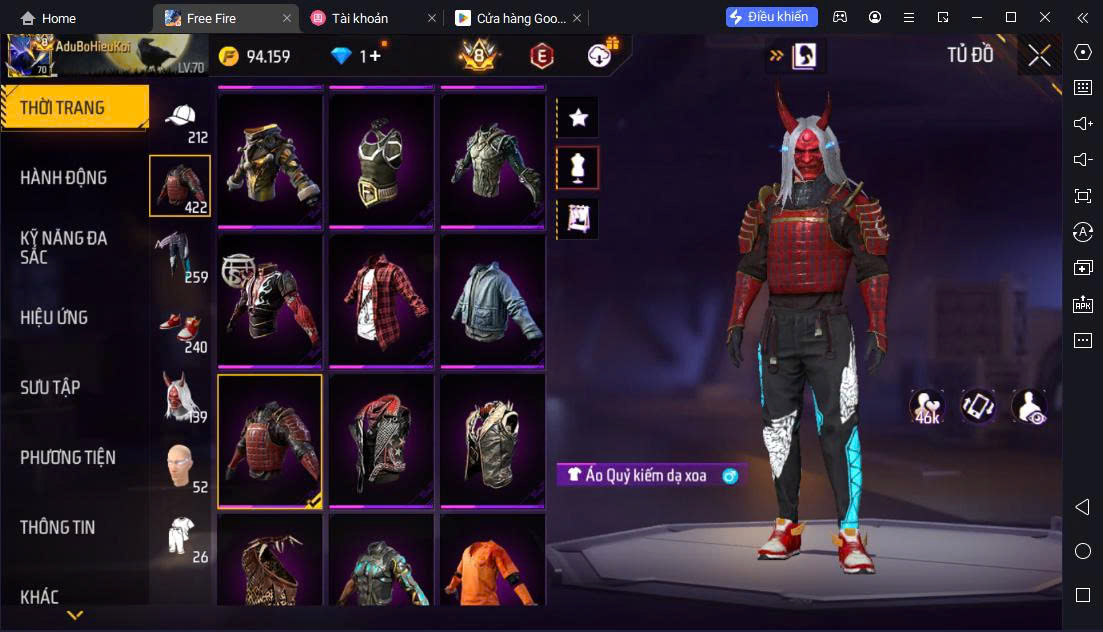Open the THỜI TRANG category

(x=63, y=108)
